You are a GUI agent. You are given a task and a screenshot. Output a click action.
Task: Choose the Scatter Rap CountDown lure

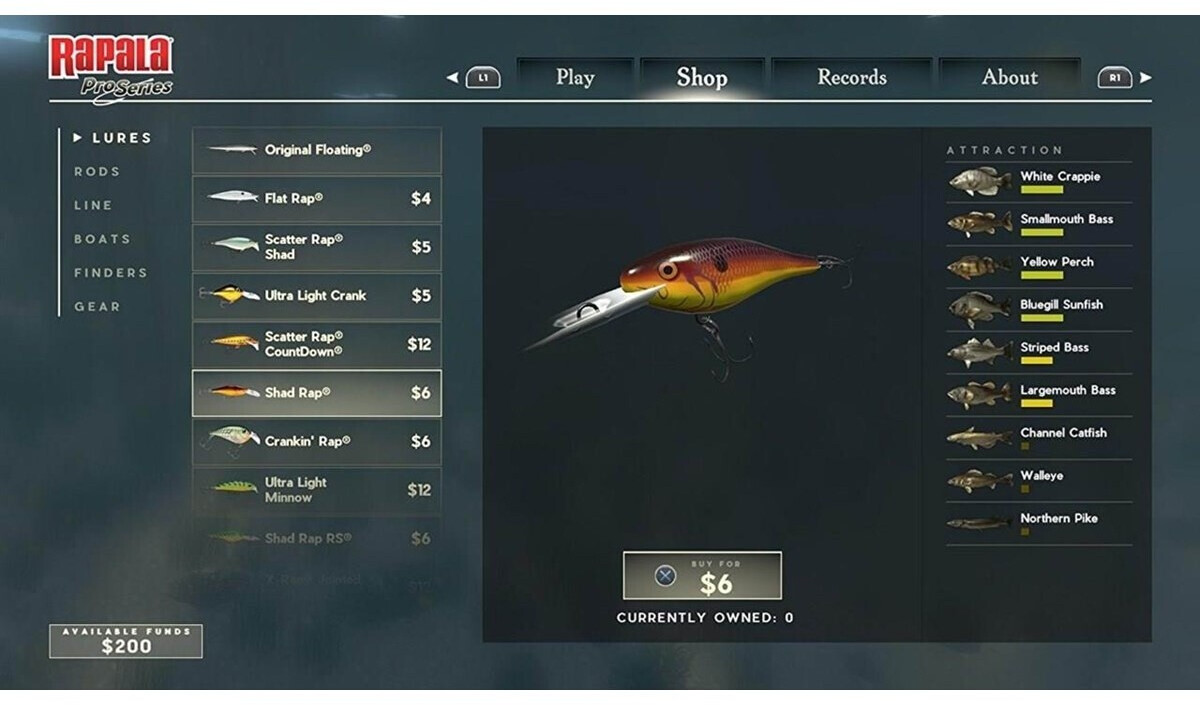point(316,344)
